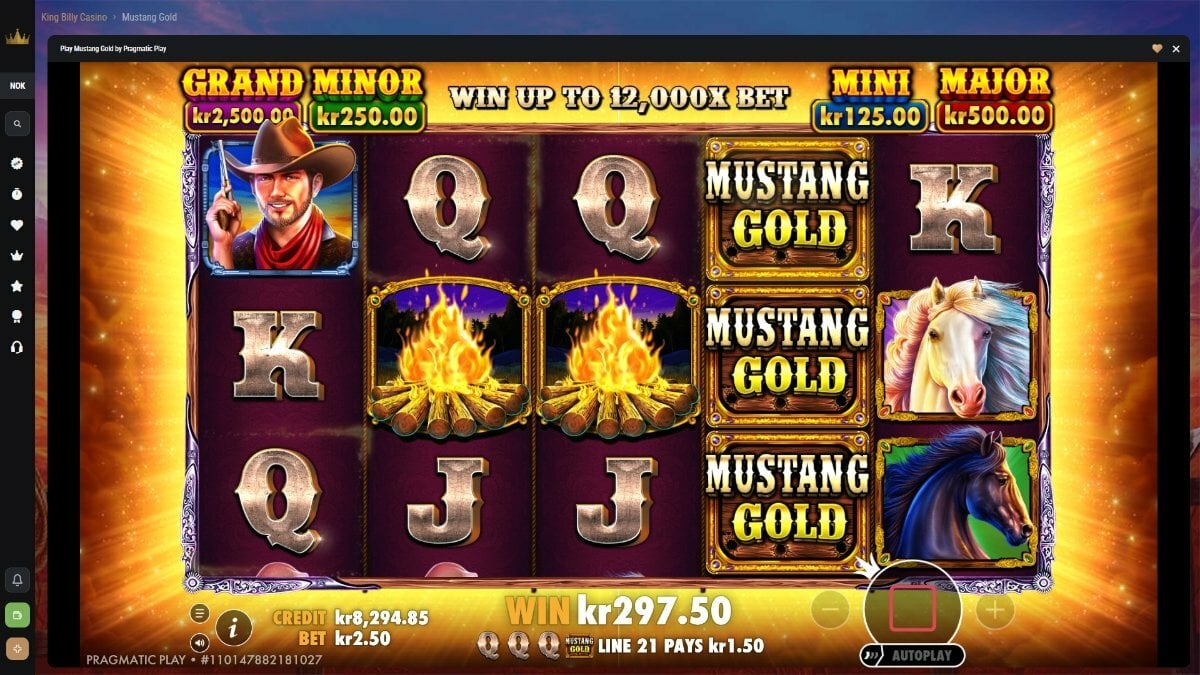1200x675 pixels.
Task: Increase the bet with the plus button
Action: click(x=994, y=609)
